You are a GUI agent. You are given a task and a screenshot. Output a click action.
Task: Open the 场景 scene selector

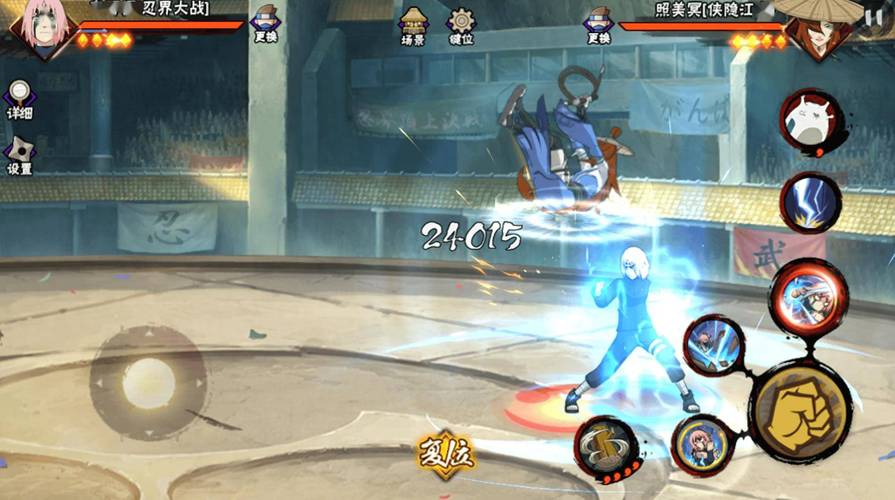coord(413,25)
